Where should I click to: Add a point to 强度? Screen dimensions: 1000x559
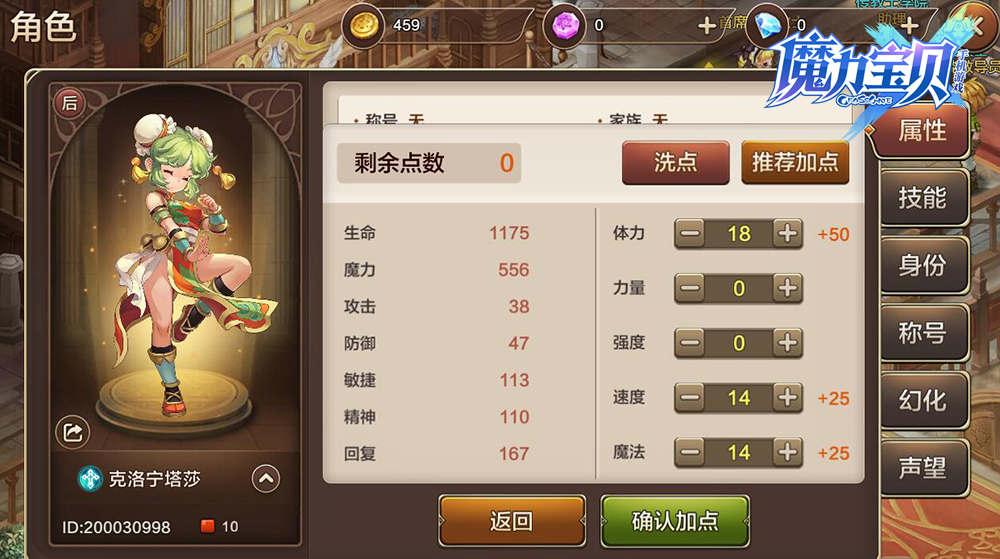tap(788, 343)
